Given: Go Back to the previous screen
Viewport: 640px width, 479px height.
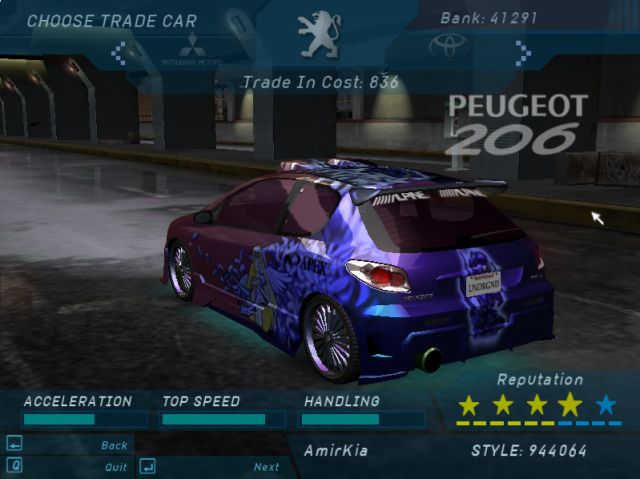Looking at the screenshot, I should pos(114,445).
